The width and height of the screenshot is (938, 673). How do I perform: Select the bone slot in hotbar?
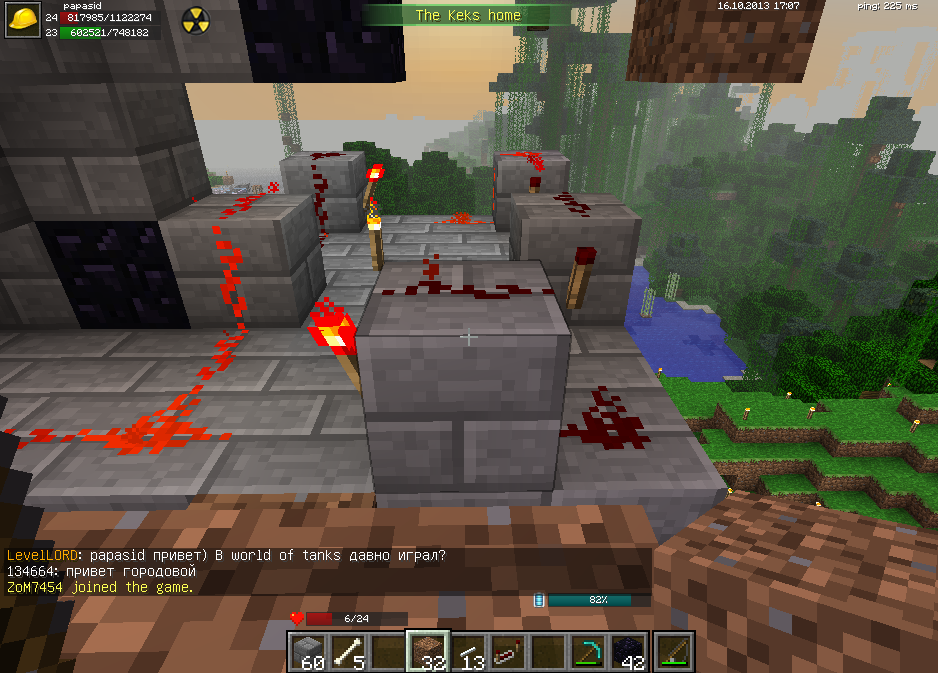point(350,652)
